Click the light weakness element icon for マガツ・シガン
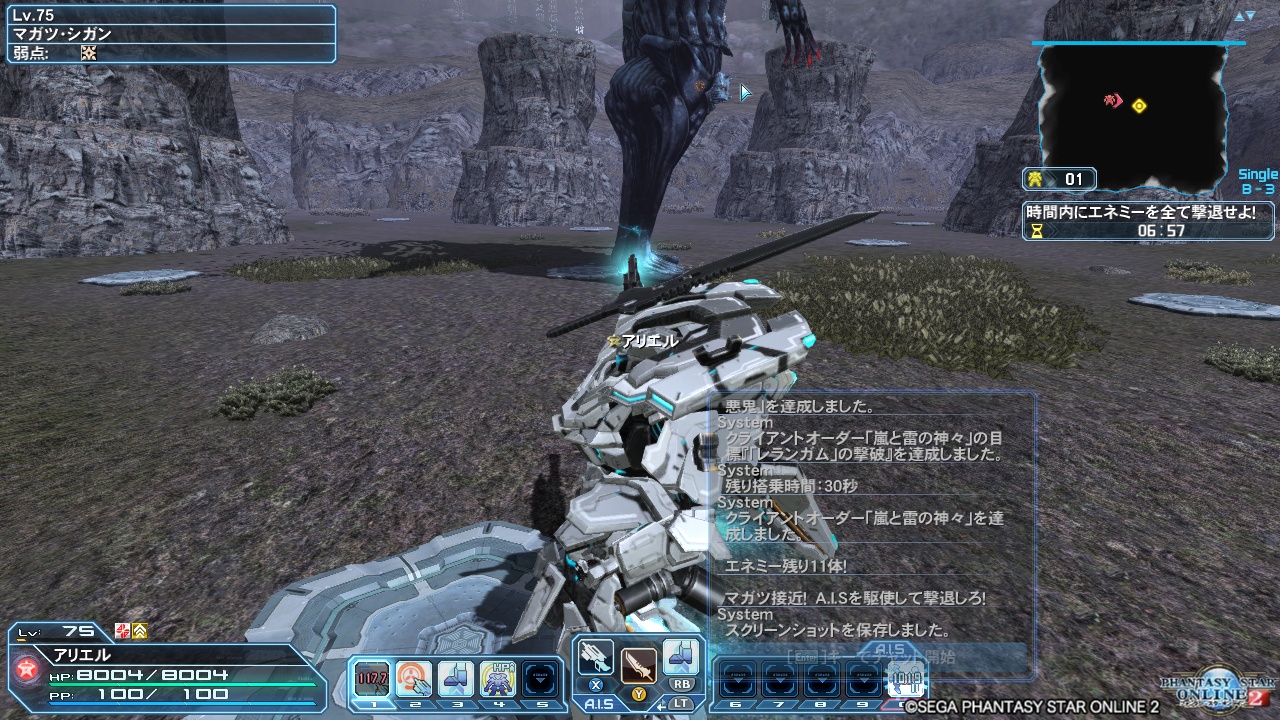 pyautogui.click(x=88, y=52)
